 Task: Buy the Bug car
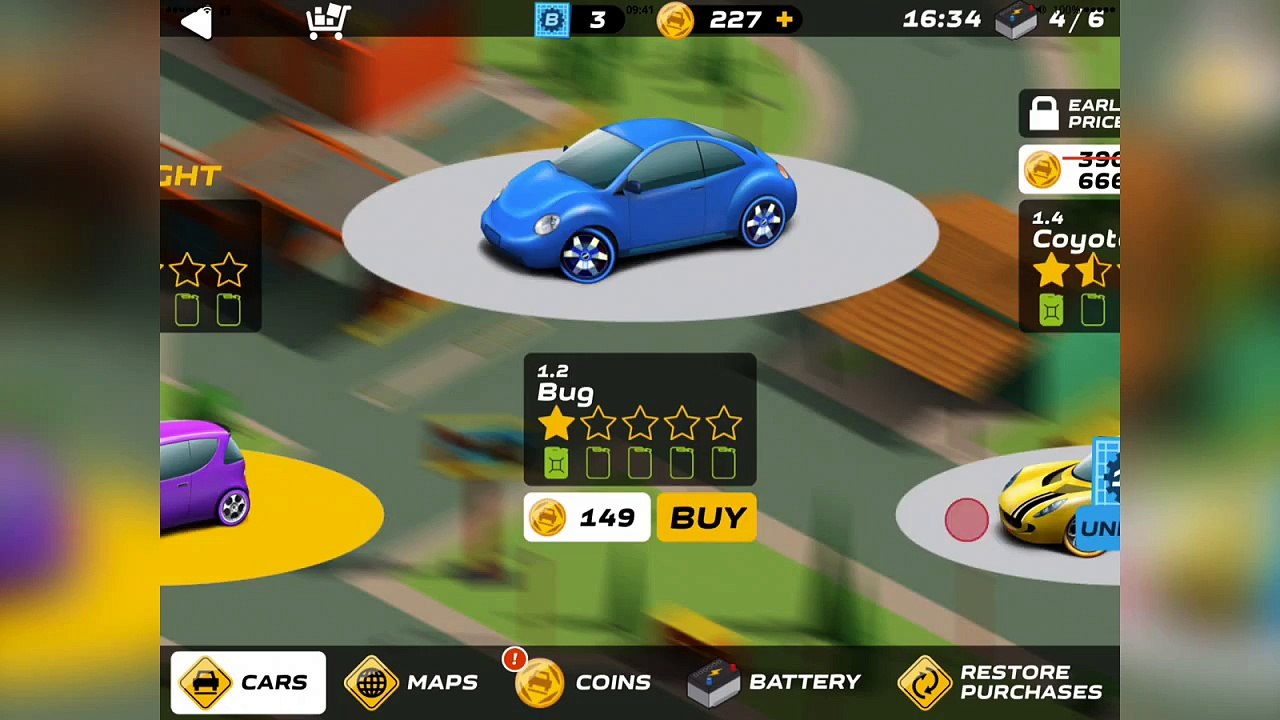click(x=707, y=518)
